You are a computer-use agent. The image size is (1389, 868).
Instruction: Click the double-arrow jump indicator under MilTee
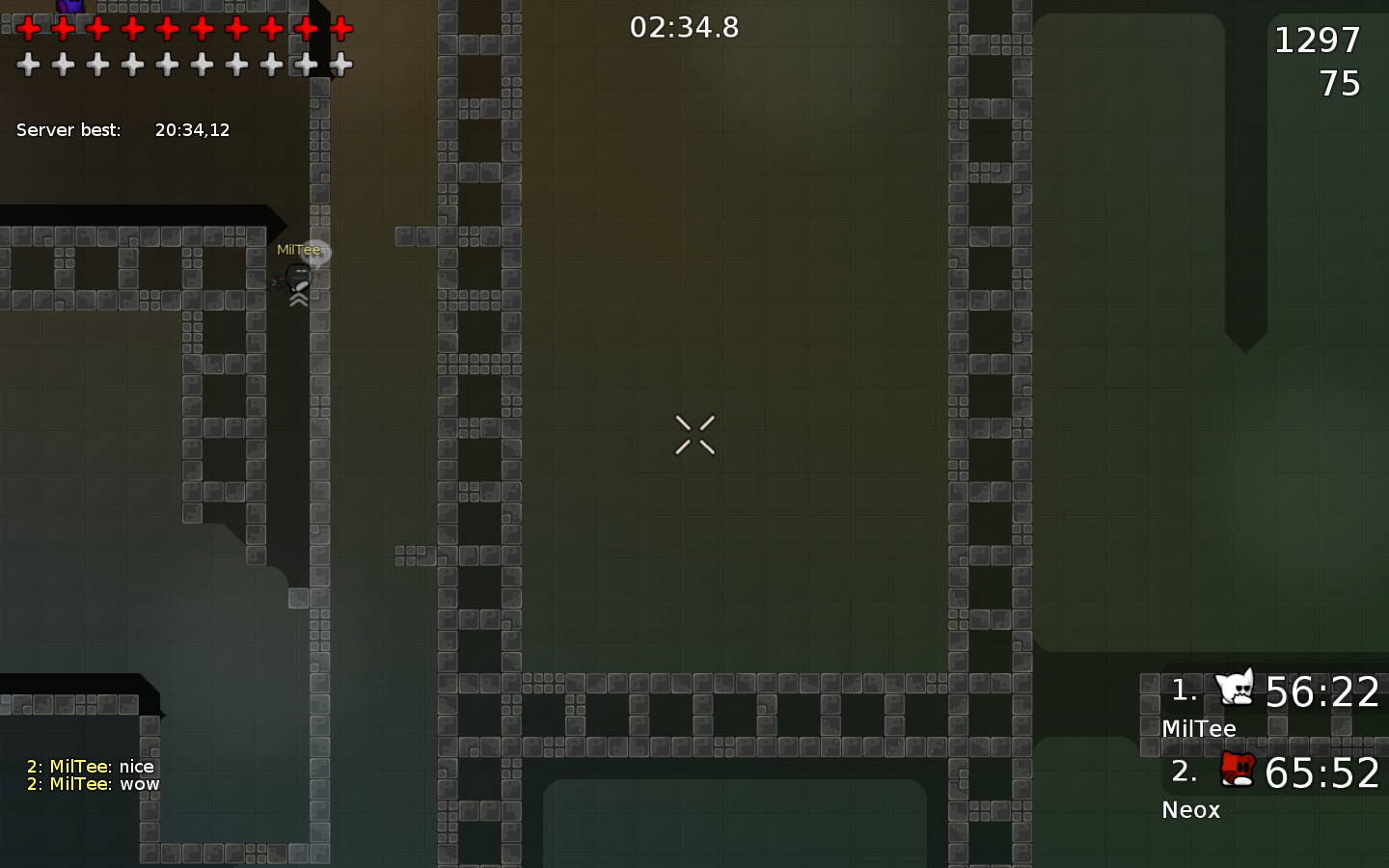click(297, 299)
